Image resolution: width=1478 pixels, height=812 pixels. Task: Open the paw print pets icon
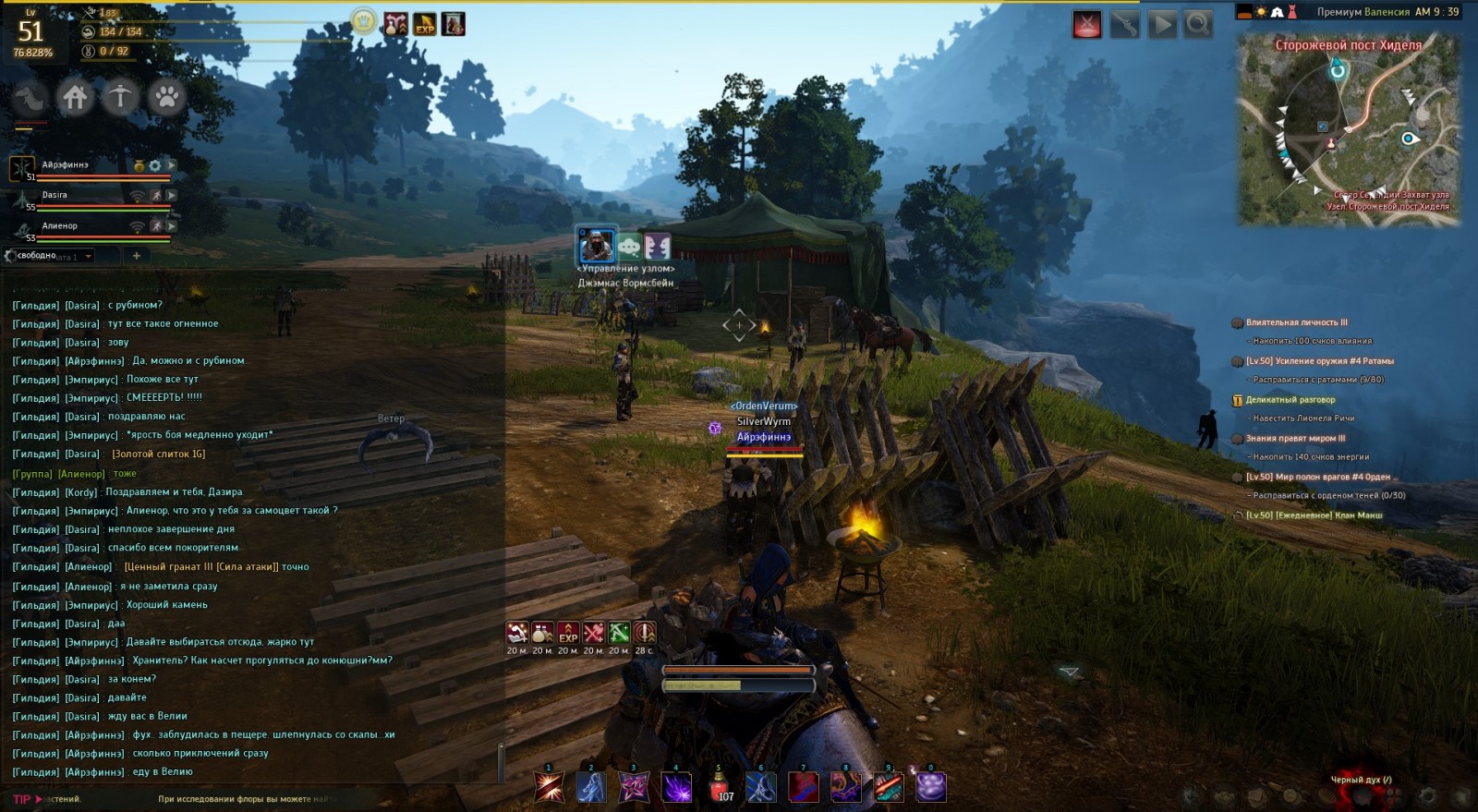(166, 97)
